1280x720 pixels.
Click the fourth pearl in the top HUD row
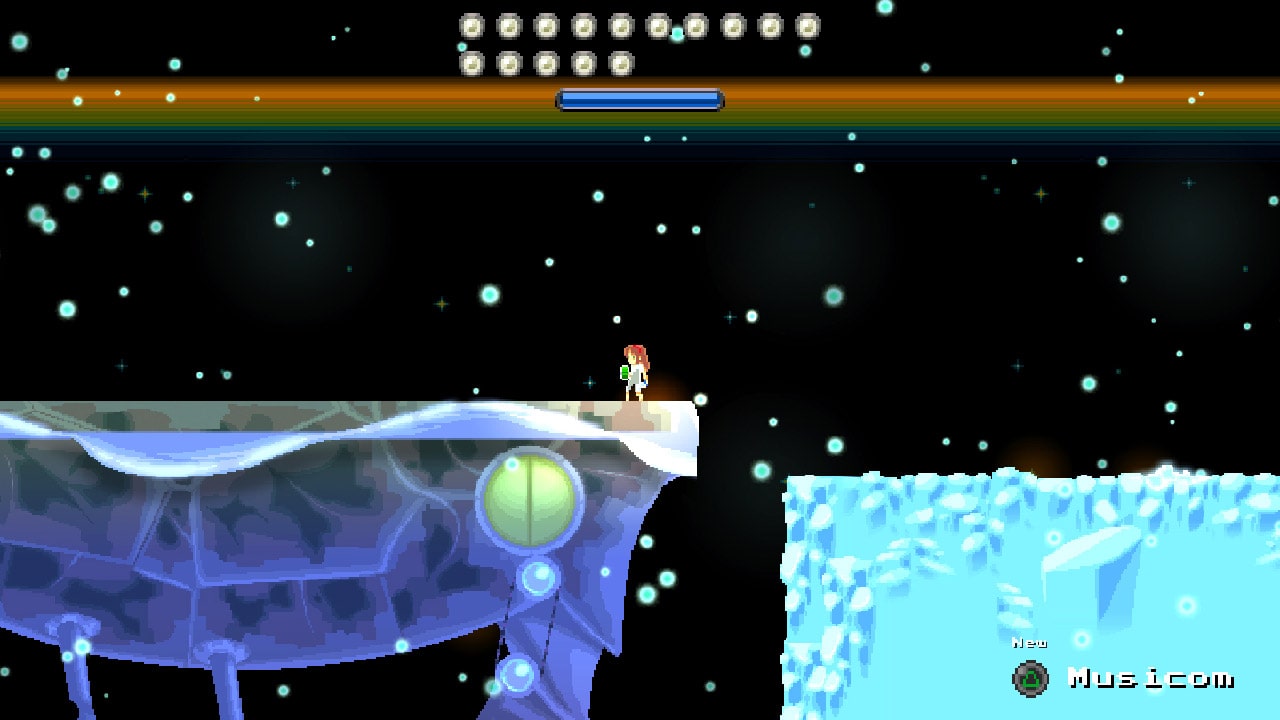tap(584, 25)
